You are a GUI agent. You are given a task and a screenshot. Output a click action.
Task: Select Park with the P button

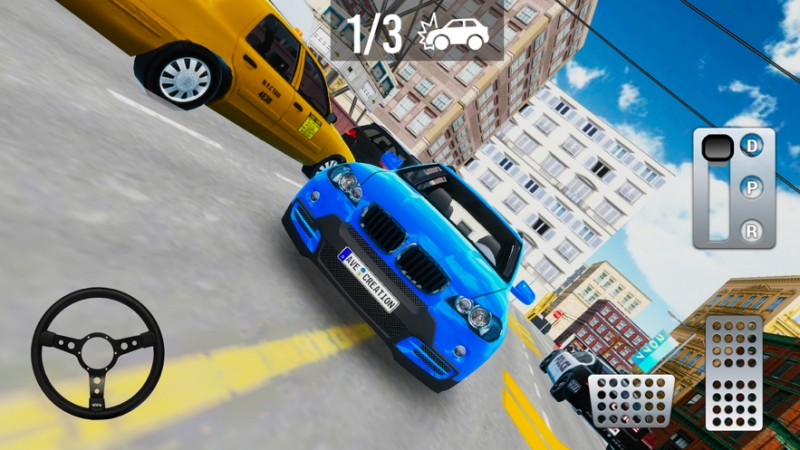click(751, 189)
